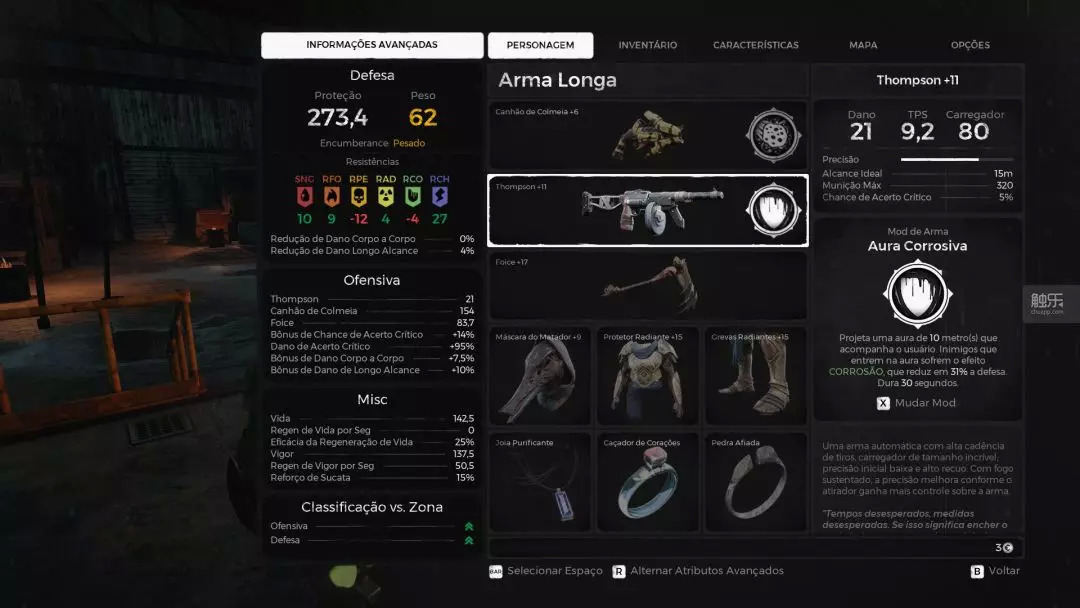The image size is (1080, 608).
Task: Click the Caçador de Corações ring slot
Action: point(647,482)
